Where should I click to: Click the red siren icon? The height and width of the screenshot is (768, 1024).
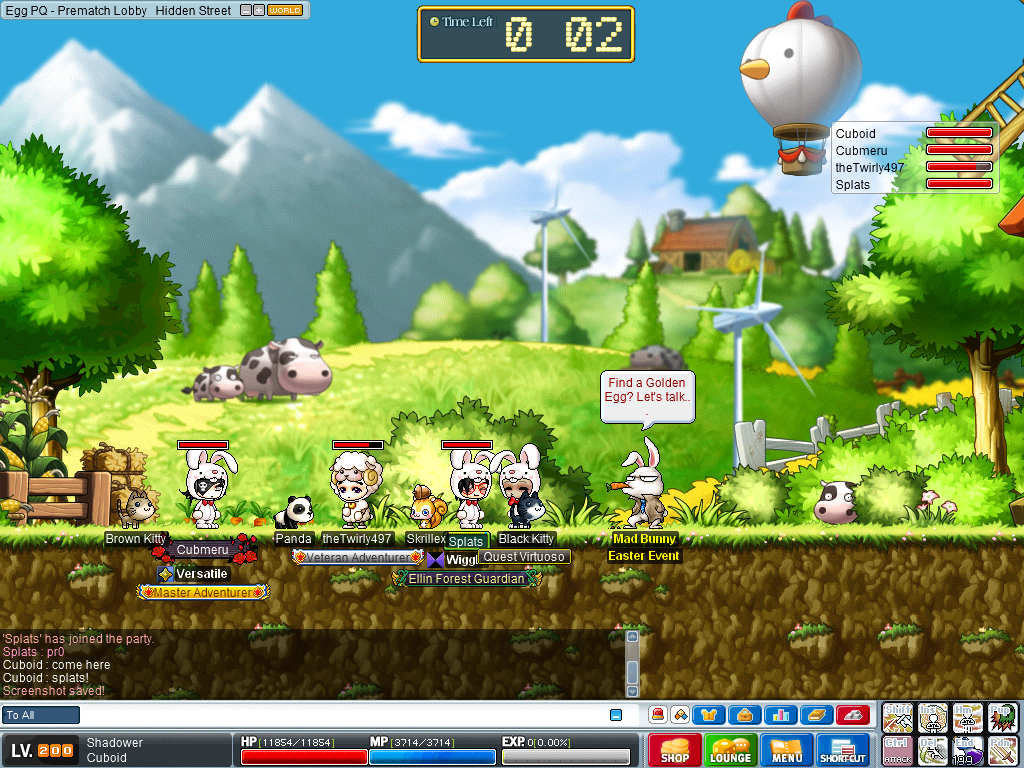point(658,715)
